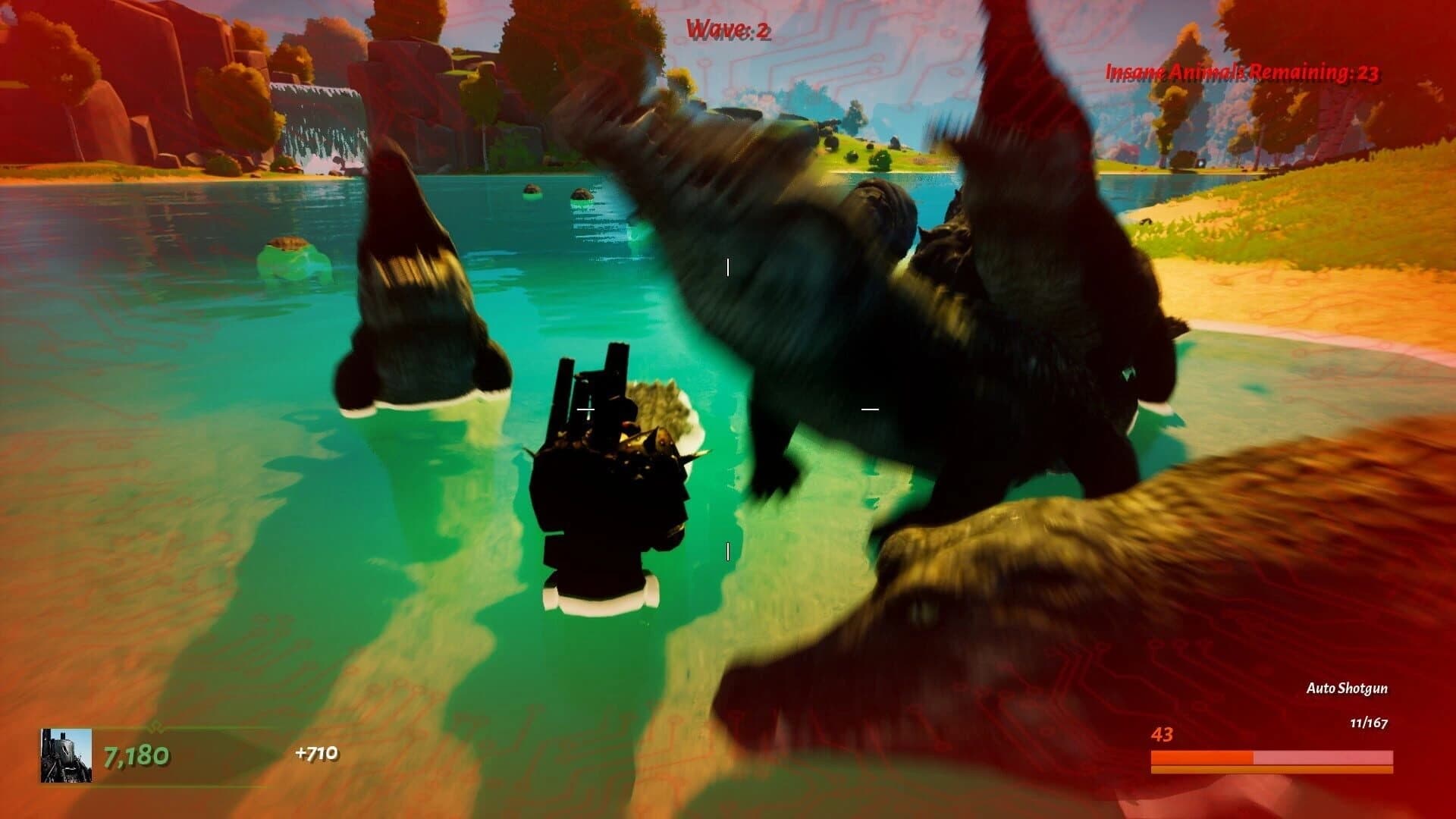1456x819 pixels.
Task: Click the crosshair reticle at screen center
Action: coord(728,409)
